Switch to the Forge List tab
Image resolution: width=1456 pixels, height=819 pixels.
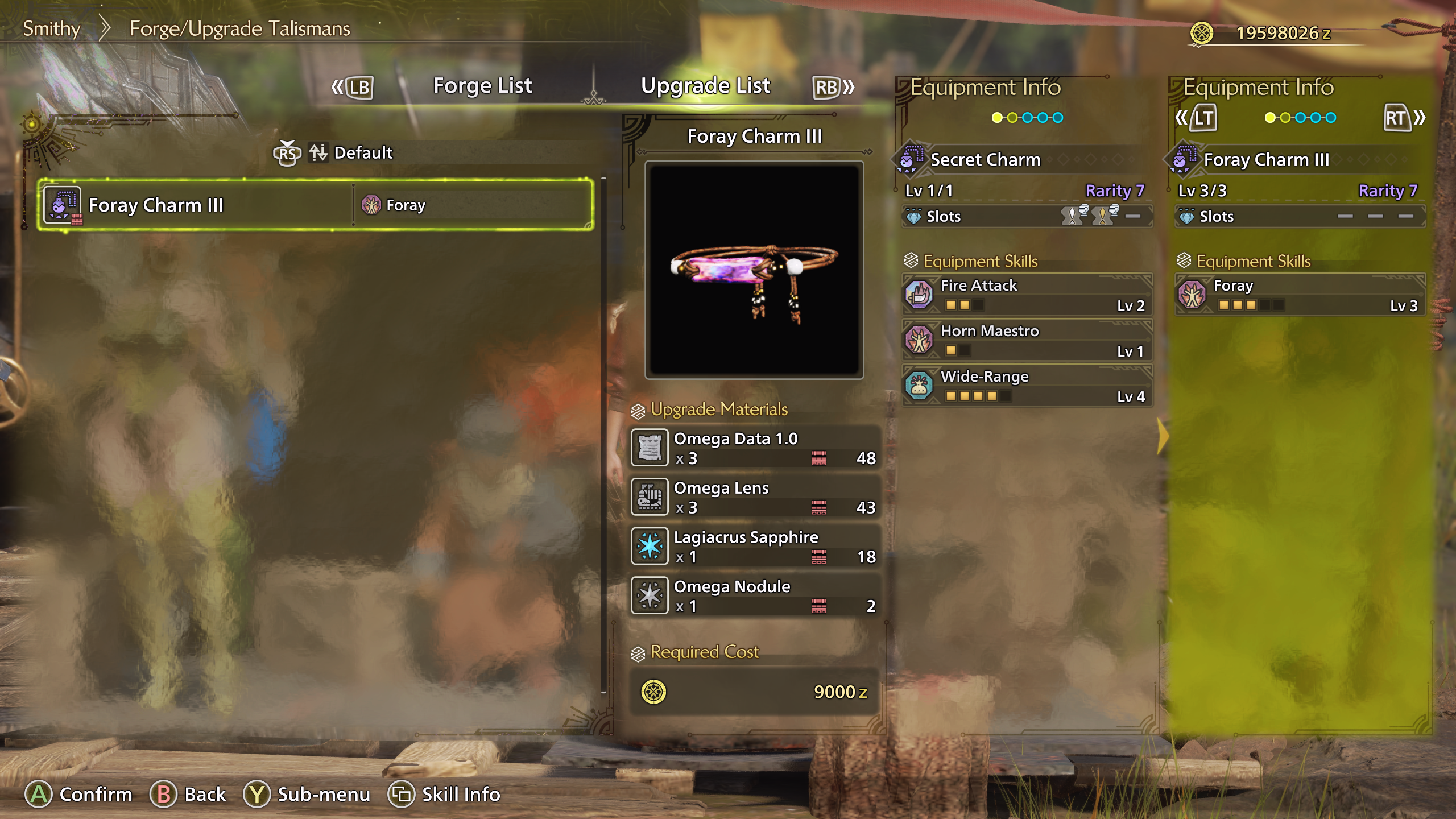pos(482,86)
